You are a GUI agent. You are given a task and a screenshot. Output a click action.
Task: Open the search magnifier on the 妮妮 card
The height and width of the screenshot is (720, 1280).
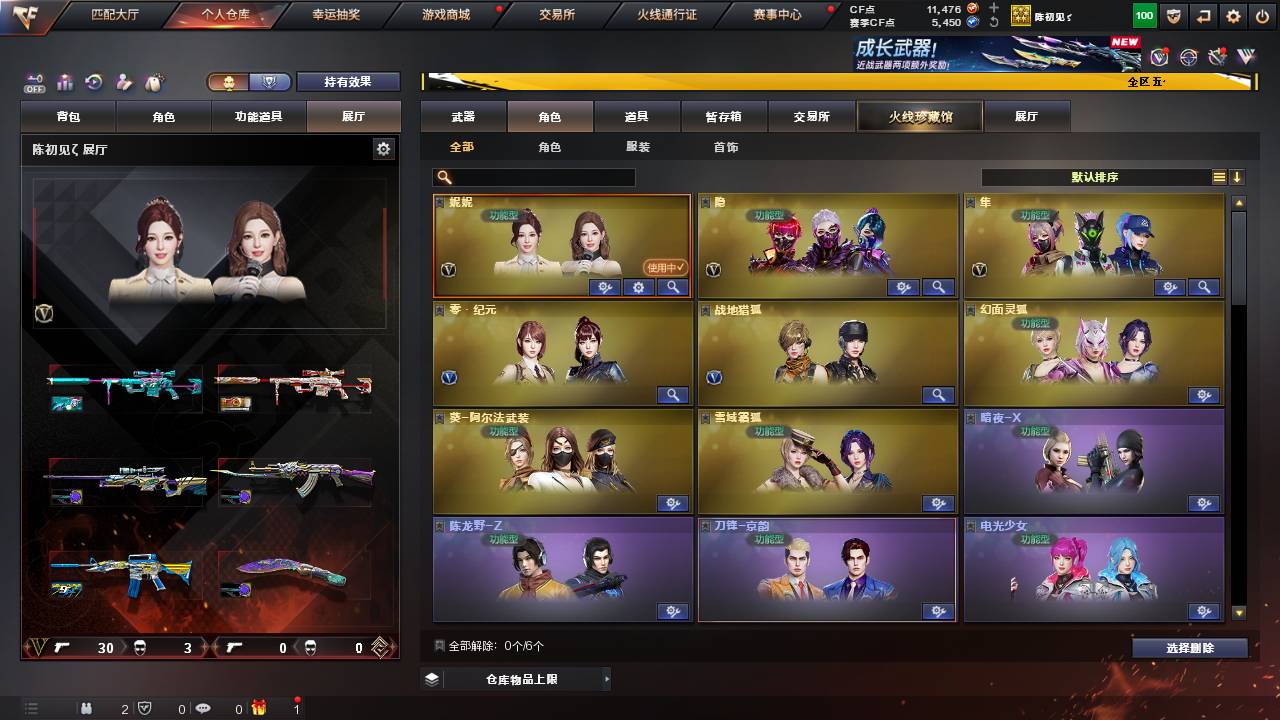672,287
